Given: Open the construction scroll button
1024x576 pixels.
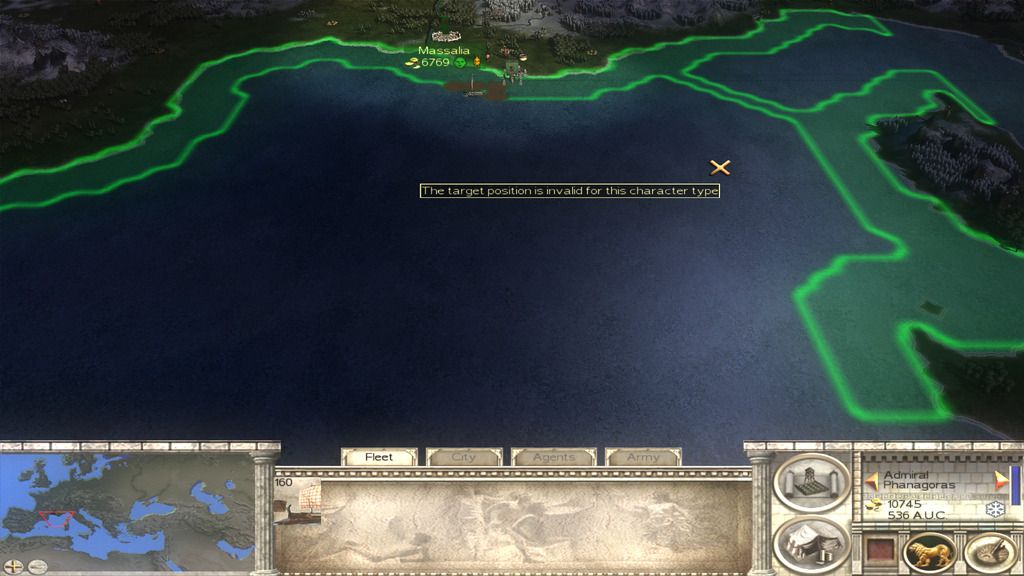Looking at the screenshot, I should (811, 484).
